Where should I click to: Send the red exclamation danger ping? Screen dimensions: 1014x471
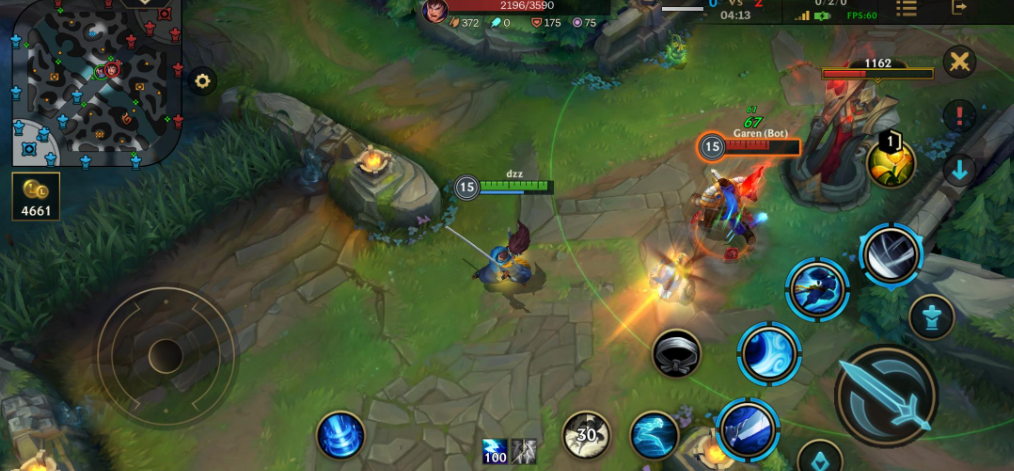pyautogui.click(x=959, y=115)
